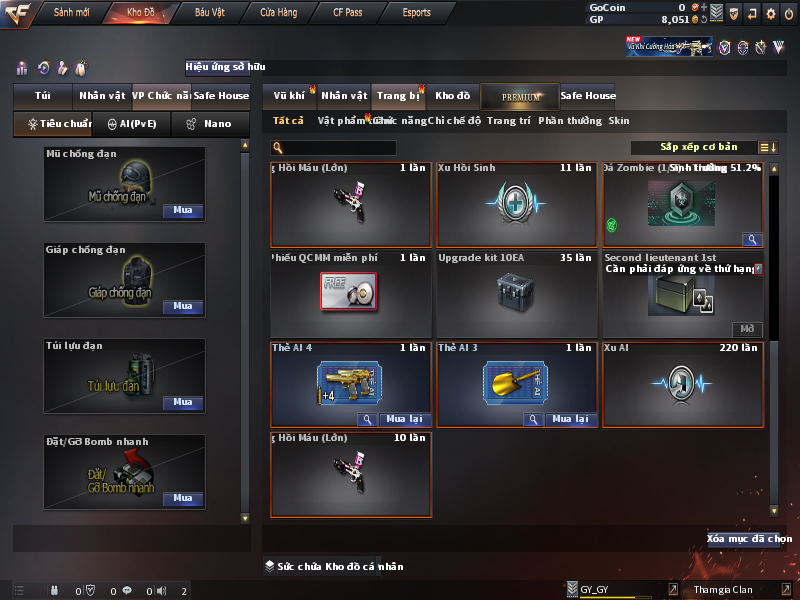This screenshot has height=600, width=800.
Task: Open the Sảnh mới lobby tab
Action: click(72, 13)
